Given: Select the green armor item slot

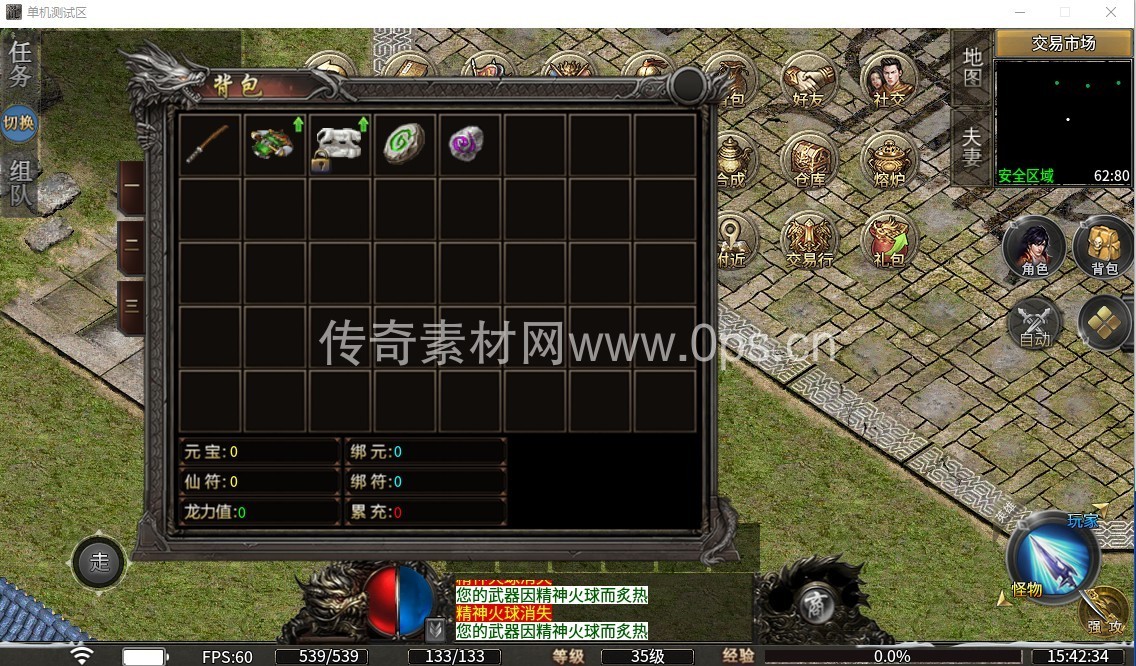Looking at the screenshot, I should pyautogui.click(x=273, y=145).
